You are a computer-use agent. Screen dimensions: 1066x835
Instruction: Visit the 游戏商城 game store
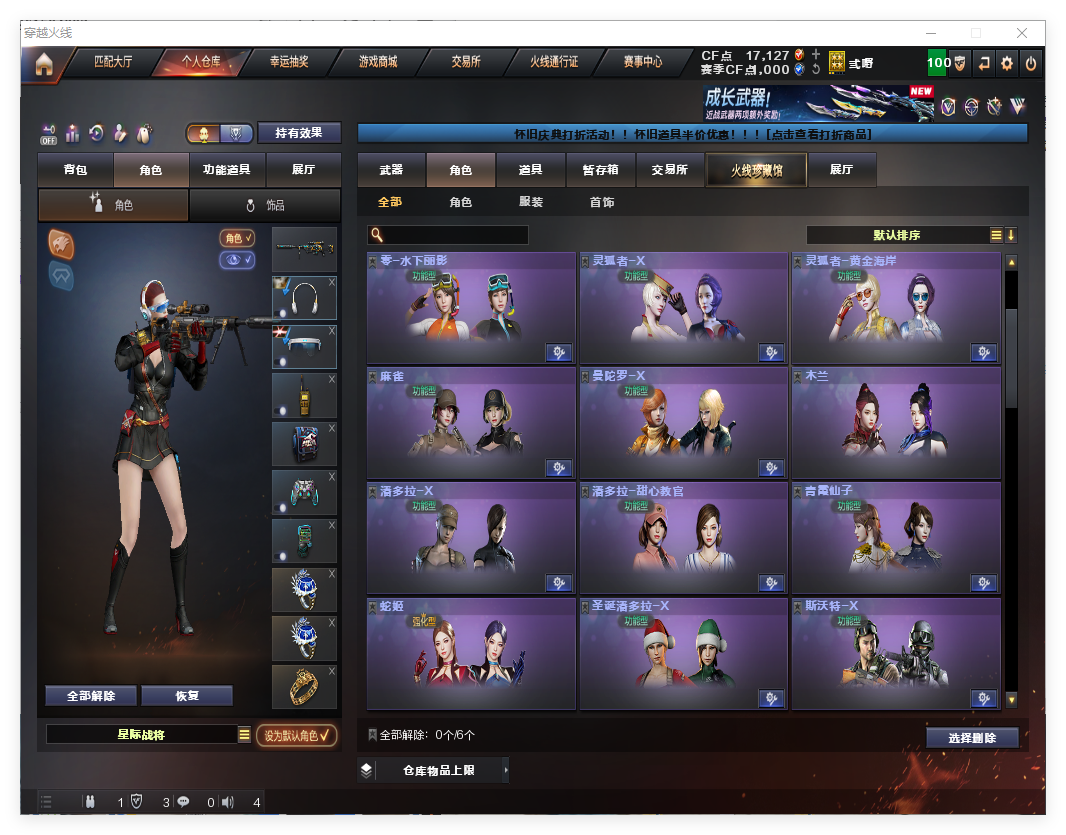(x=378, y=62)
